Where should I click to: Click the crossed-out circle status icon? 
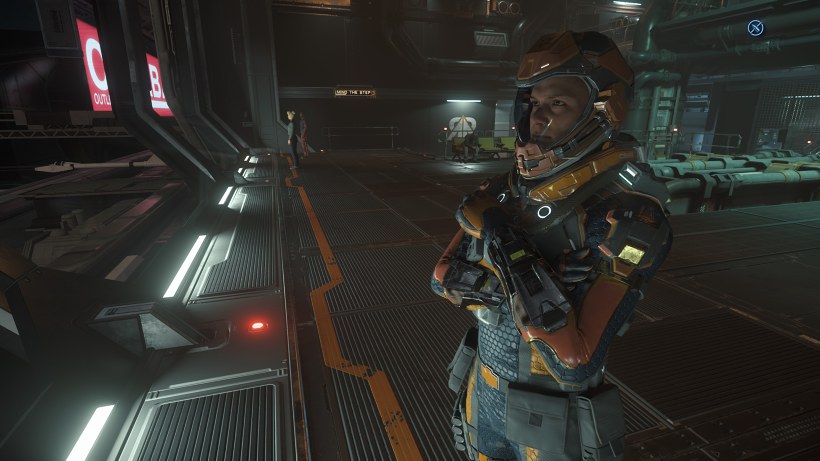click(x=755, y=28)
